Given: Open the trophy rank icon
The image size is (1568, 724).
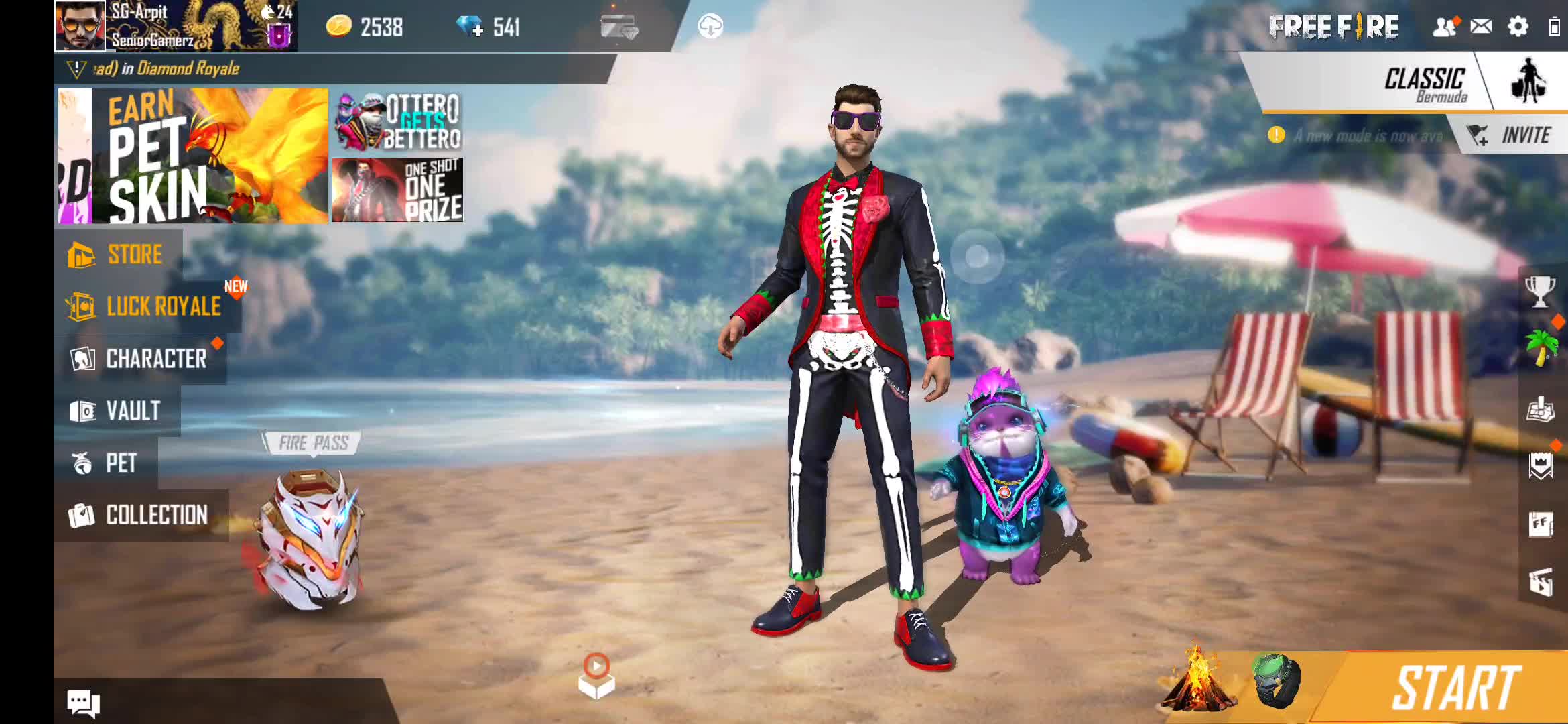Looking at the screenshot, I should (x=1539, y=292).
